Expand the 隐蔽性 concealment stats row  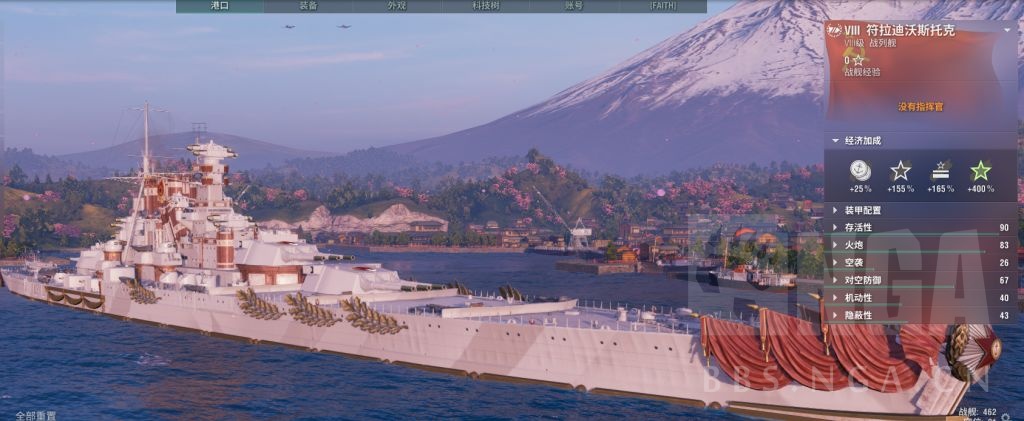pyautogui.click(x=859, y=315)
